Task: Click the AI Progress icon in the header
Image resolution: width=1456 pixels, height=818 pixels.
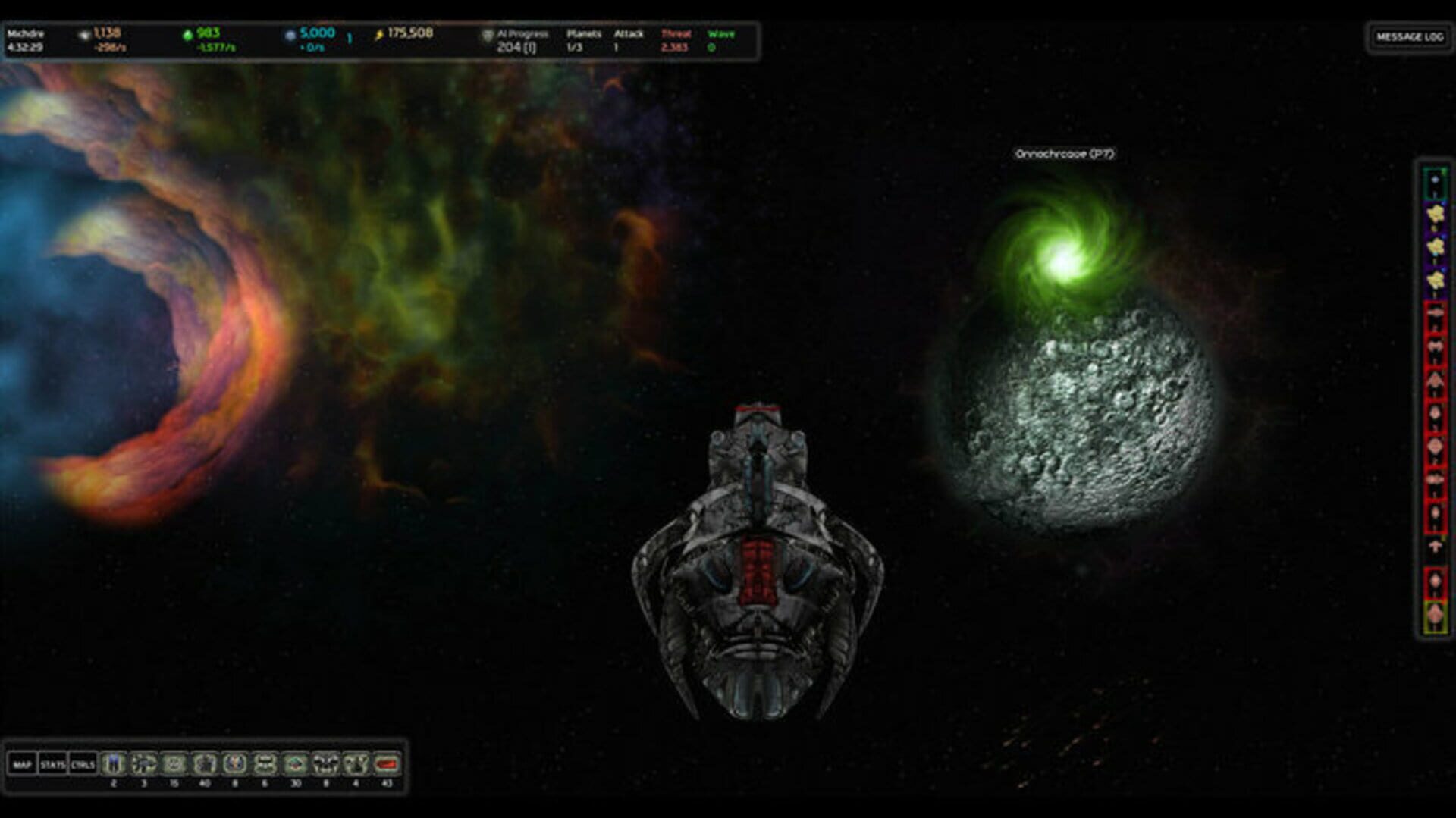Action: [x=488, y=36]
